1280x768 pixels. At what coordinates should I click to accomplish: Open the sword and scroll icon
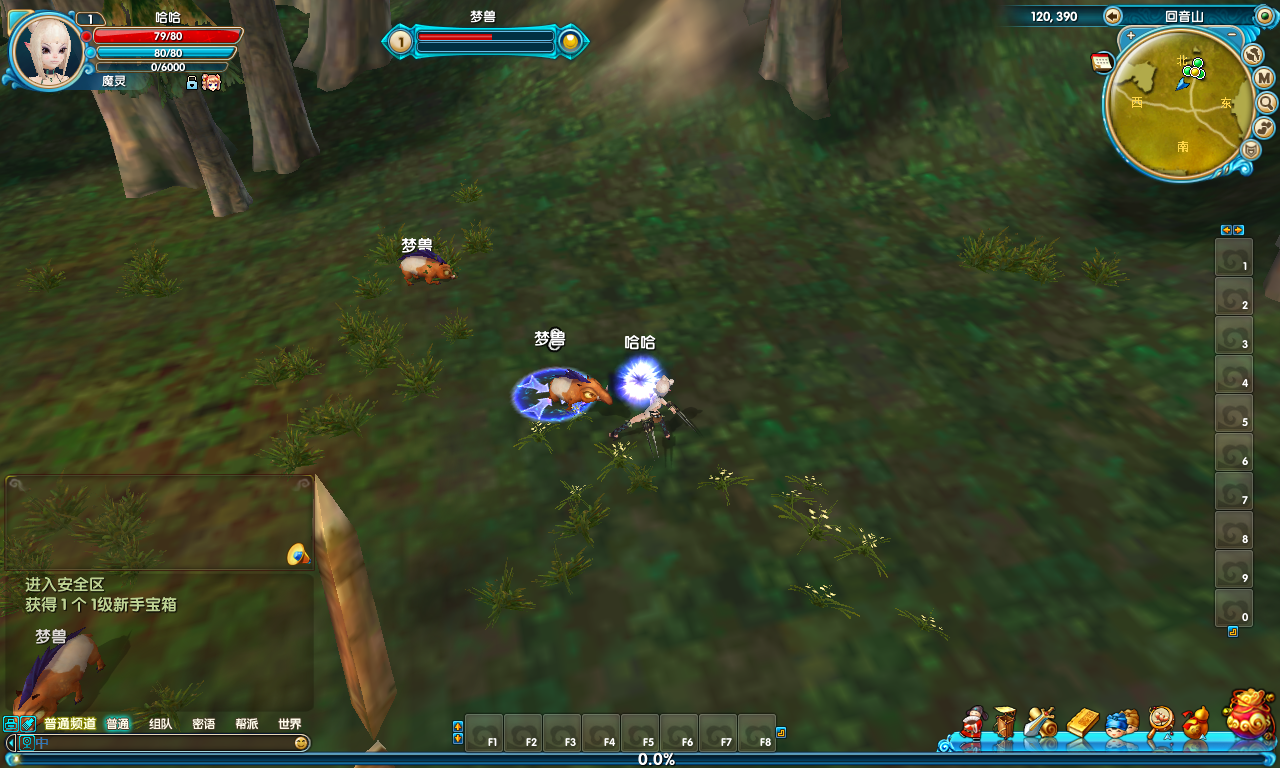tap(1041, 722)
